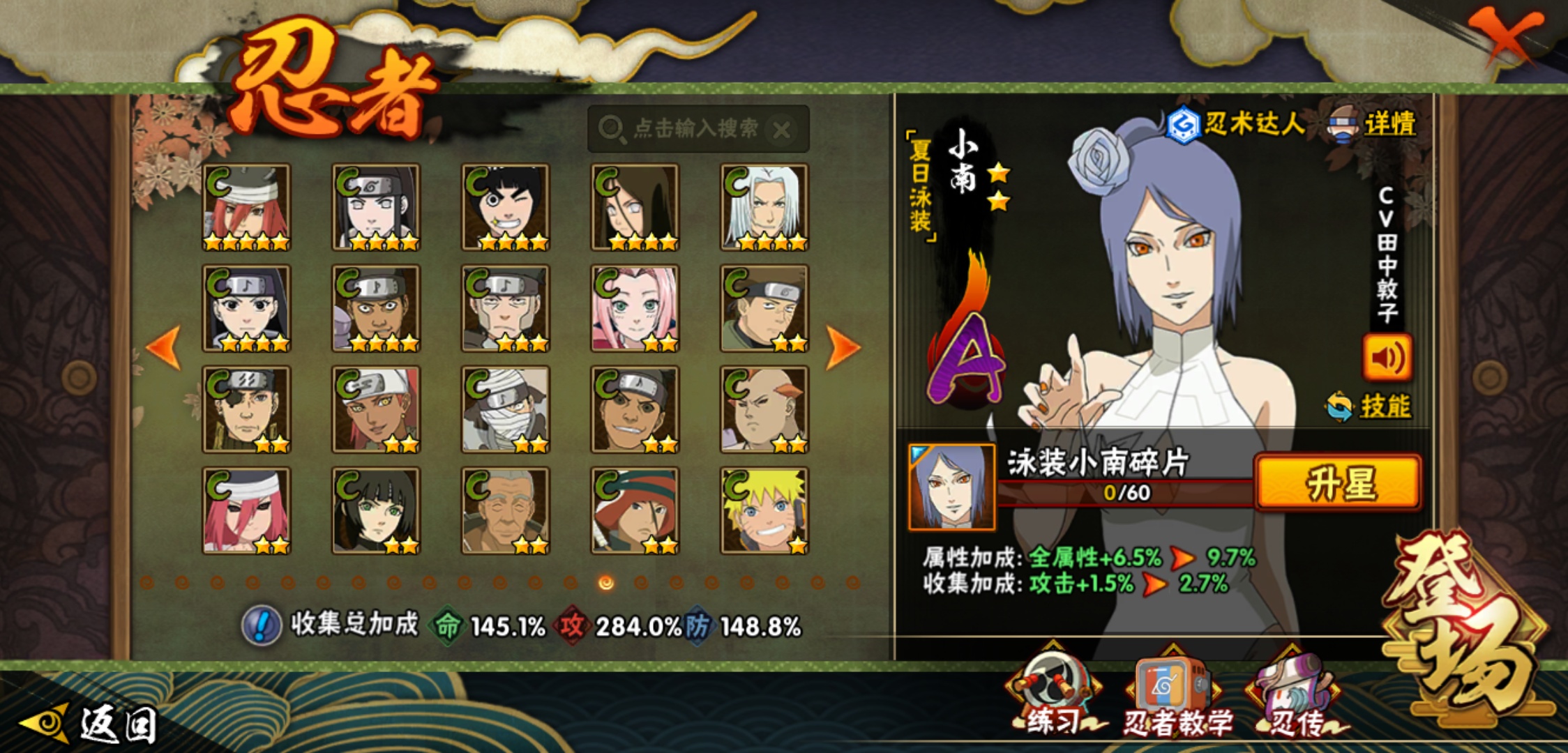The width and height of the screenshot is (1568, 753).
Task: Choose Rock Lee winking portrait
Action: click(x=506, y=207)
